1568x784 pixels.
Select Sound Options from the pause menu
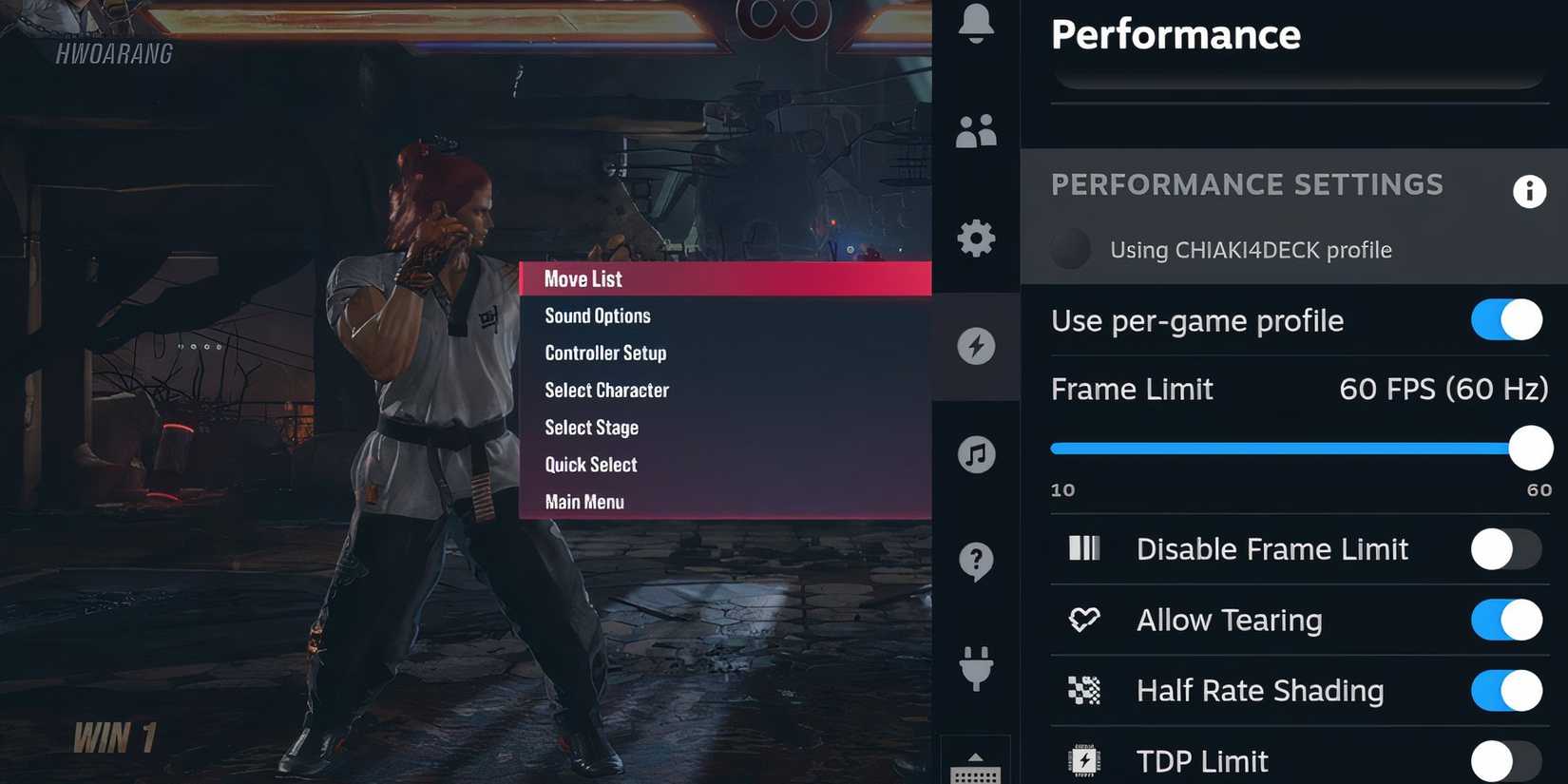click(x=597, y=316)
